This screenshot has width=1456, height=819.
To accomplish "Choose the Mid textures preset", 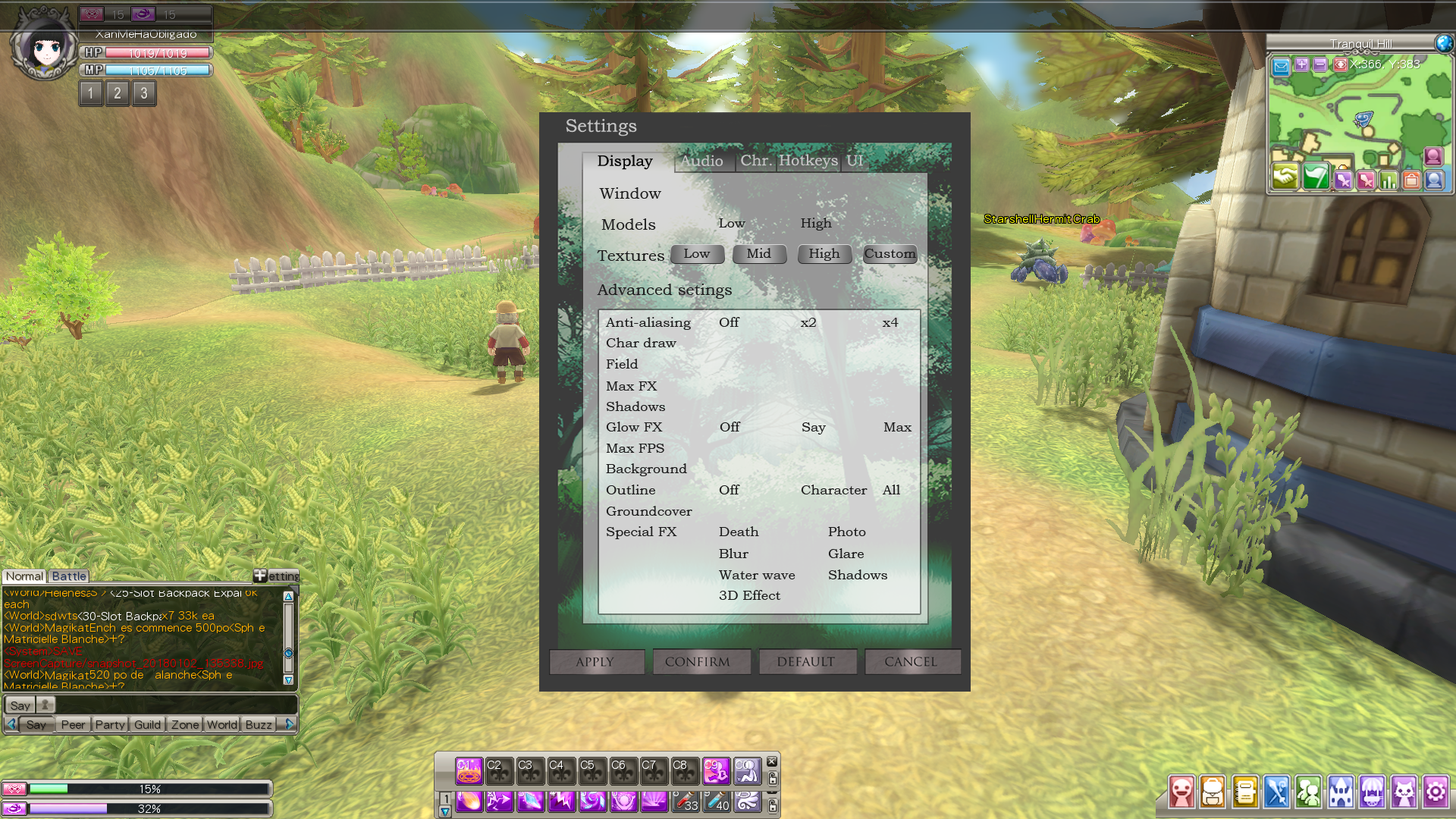I will tap(759, 254).
